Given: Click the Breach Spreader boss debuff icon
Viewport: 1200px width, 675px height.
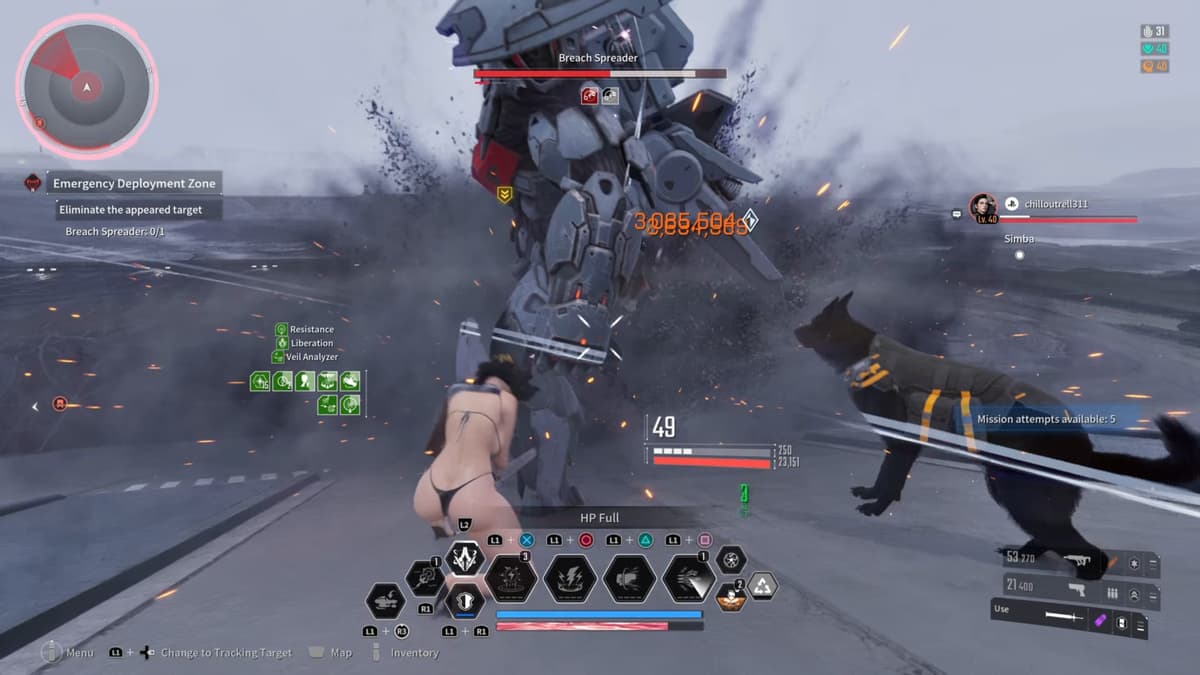Looking at the screenshot, I should coord(590,96).
